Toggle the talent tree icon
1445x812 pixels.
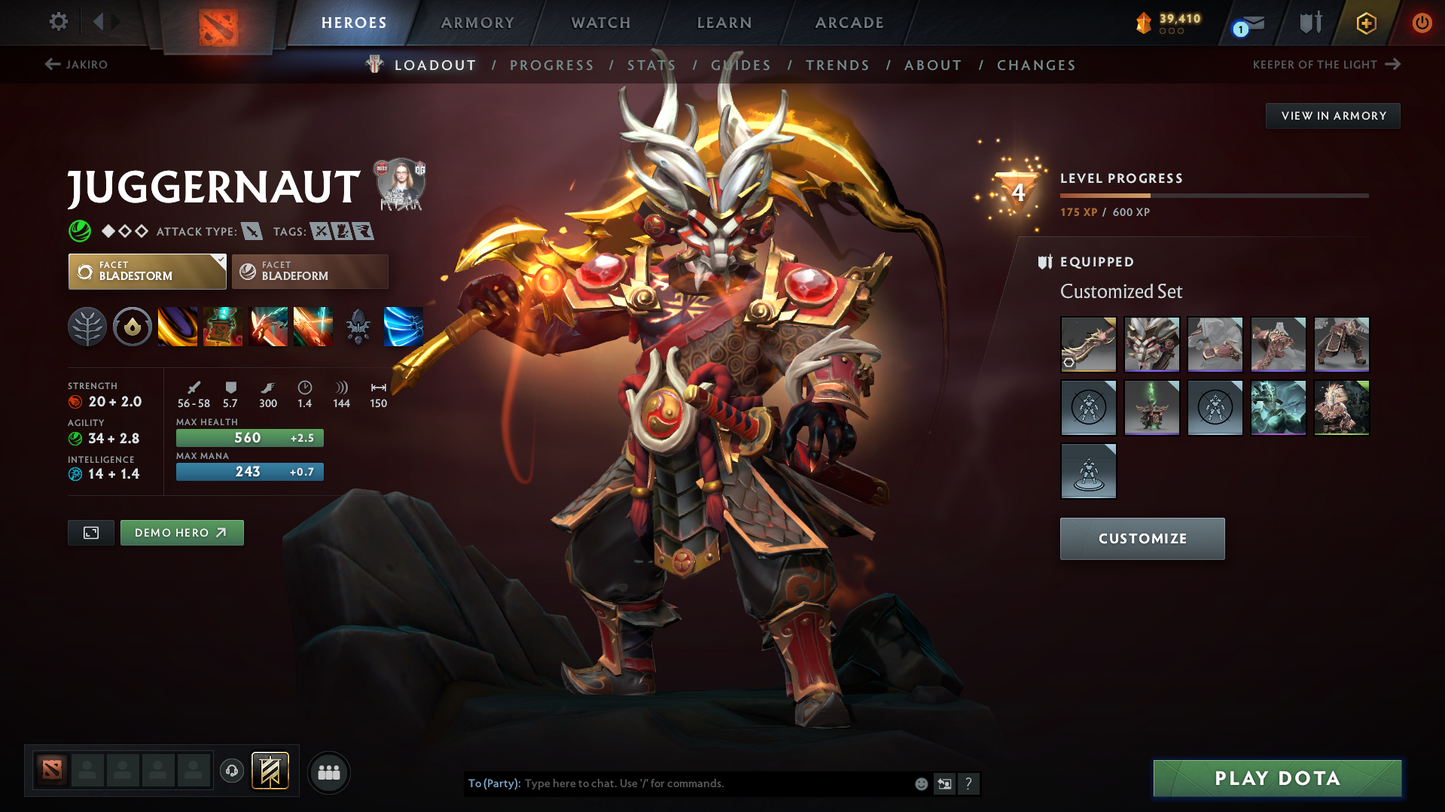87,326
